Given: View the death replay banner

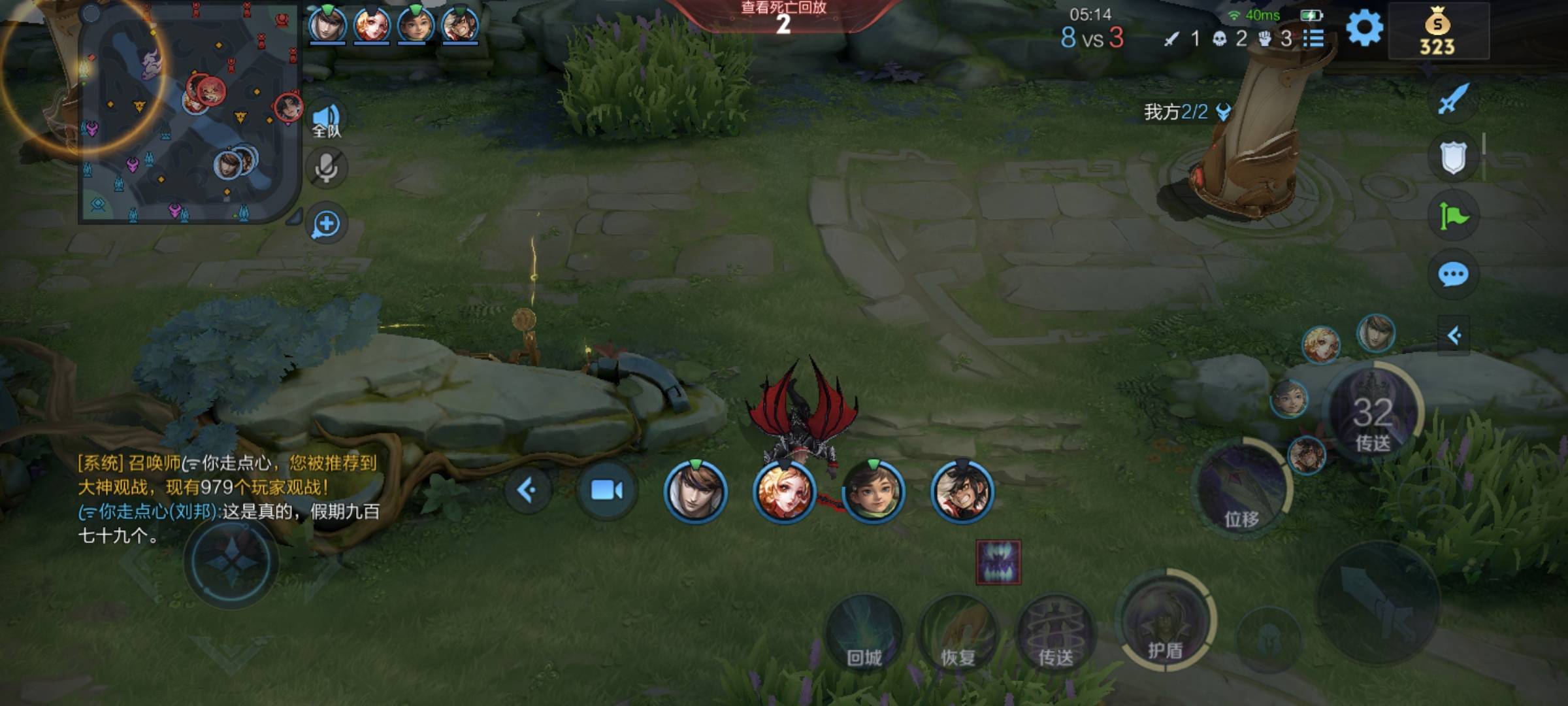Looking at the screenshot, I should pyautogui.click(x=783, y=17).
